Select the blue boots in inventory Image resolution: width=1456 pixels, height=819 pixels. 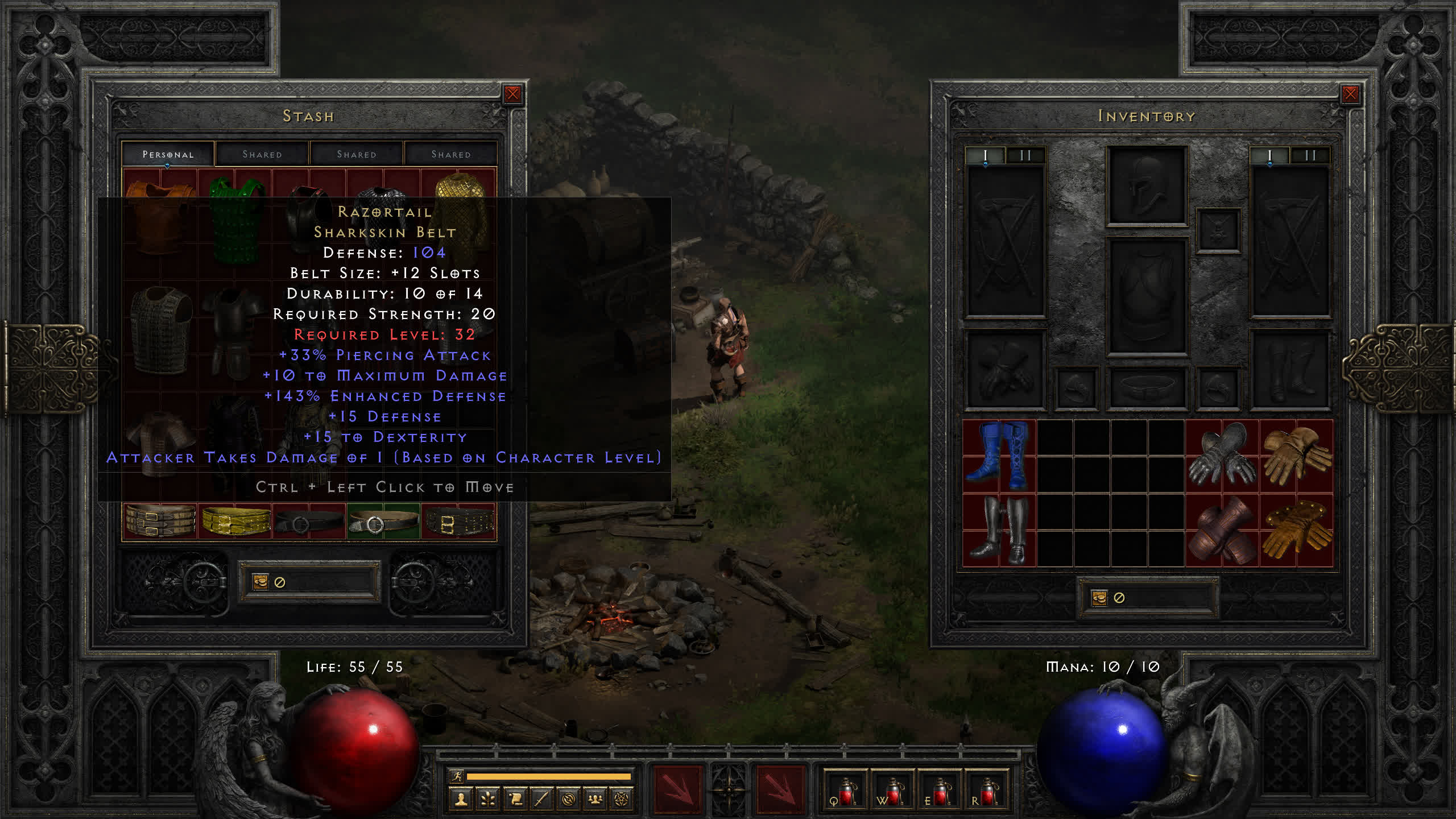click(999, 456)
